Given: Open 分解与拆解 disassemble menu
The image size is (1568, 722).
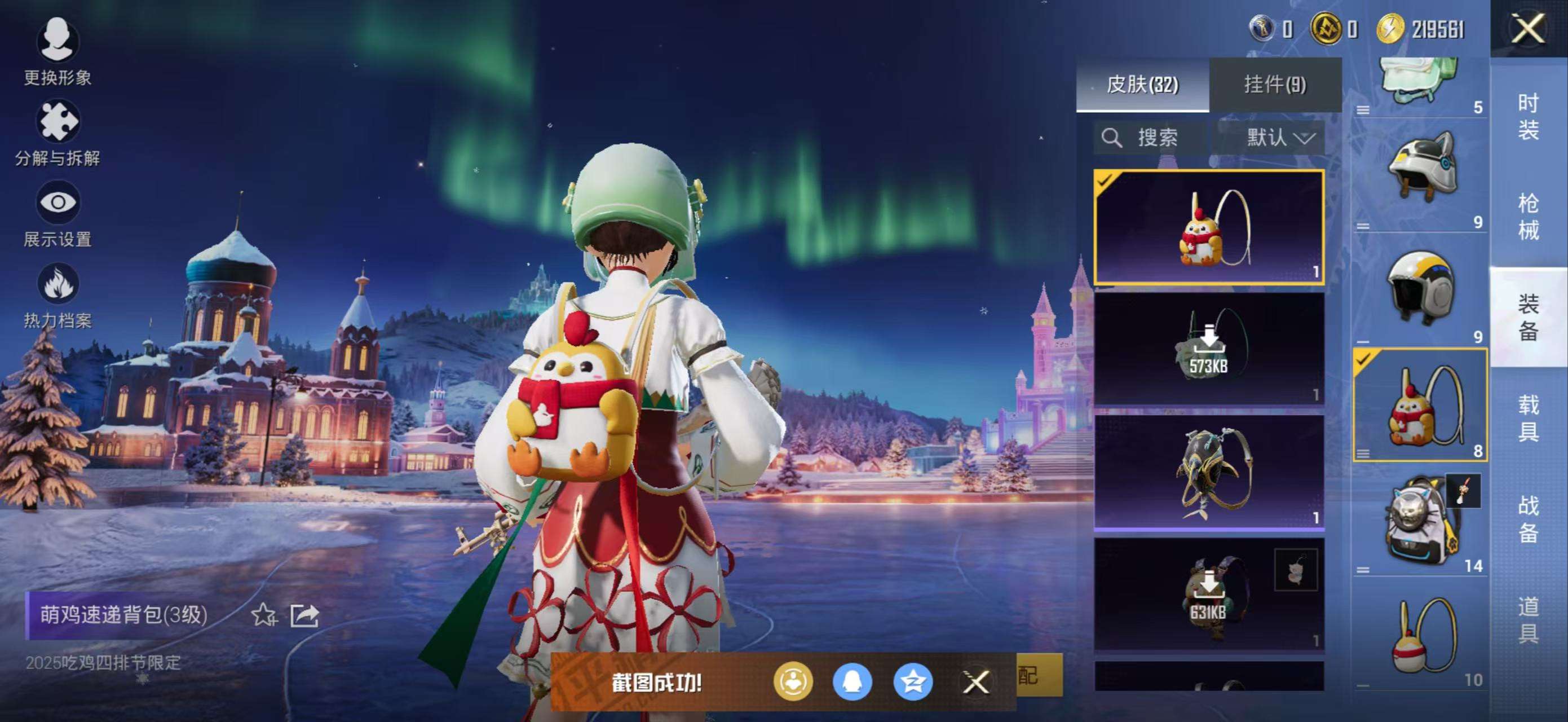Looking at the screenshot, I should click(57, 132).
